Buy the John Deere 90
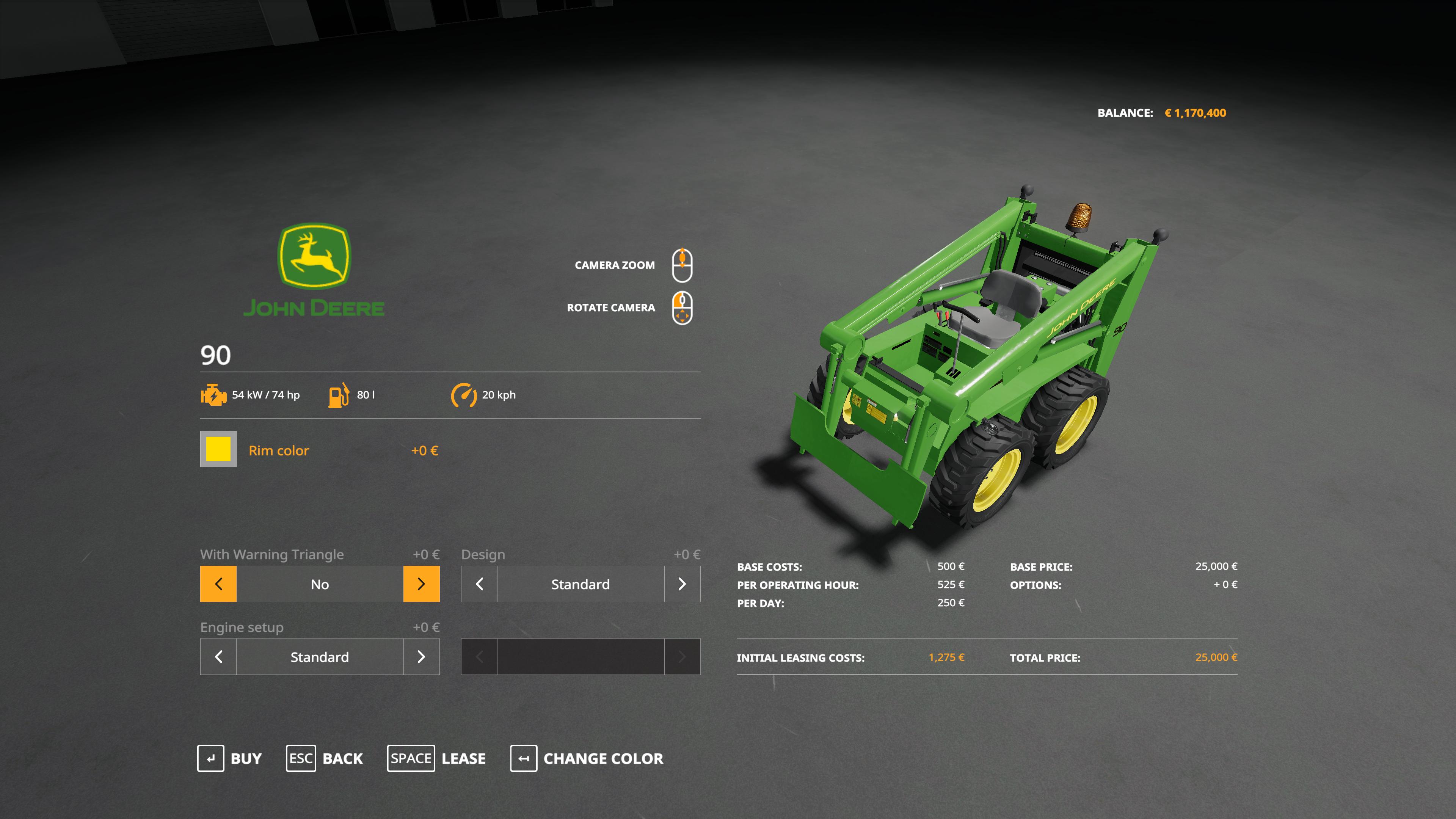Viewport: 1456px width, 819px height. tap(229, 758)
